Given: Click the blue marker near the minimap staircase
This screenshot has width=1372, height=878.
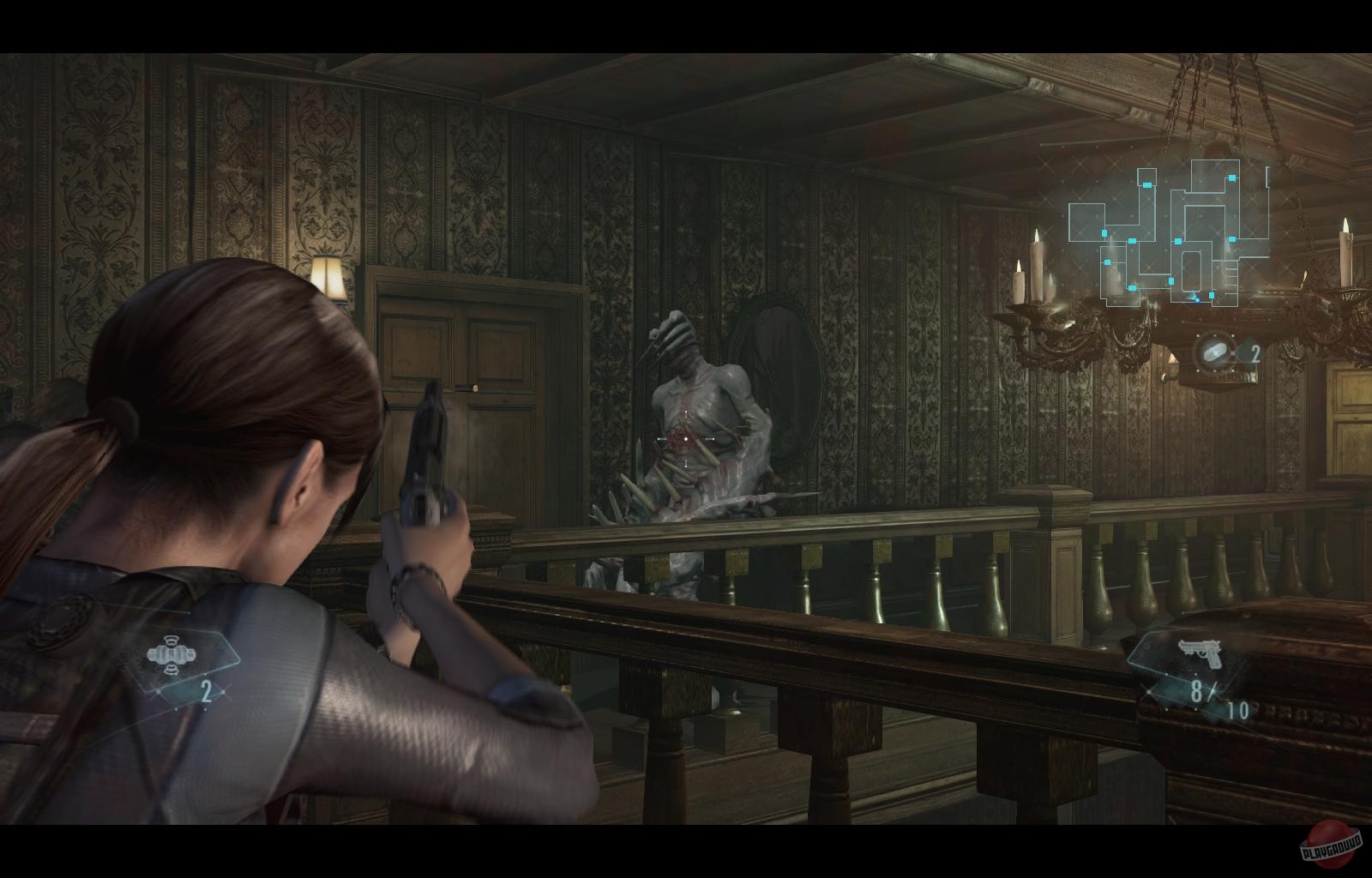Looking at the screenshot, I should [x=1211, y=295].
